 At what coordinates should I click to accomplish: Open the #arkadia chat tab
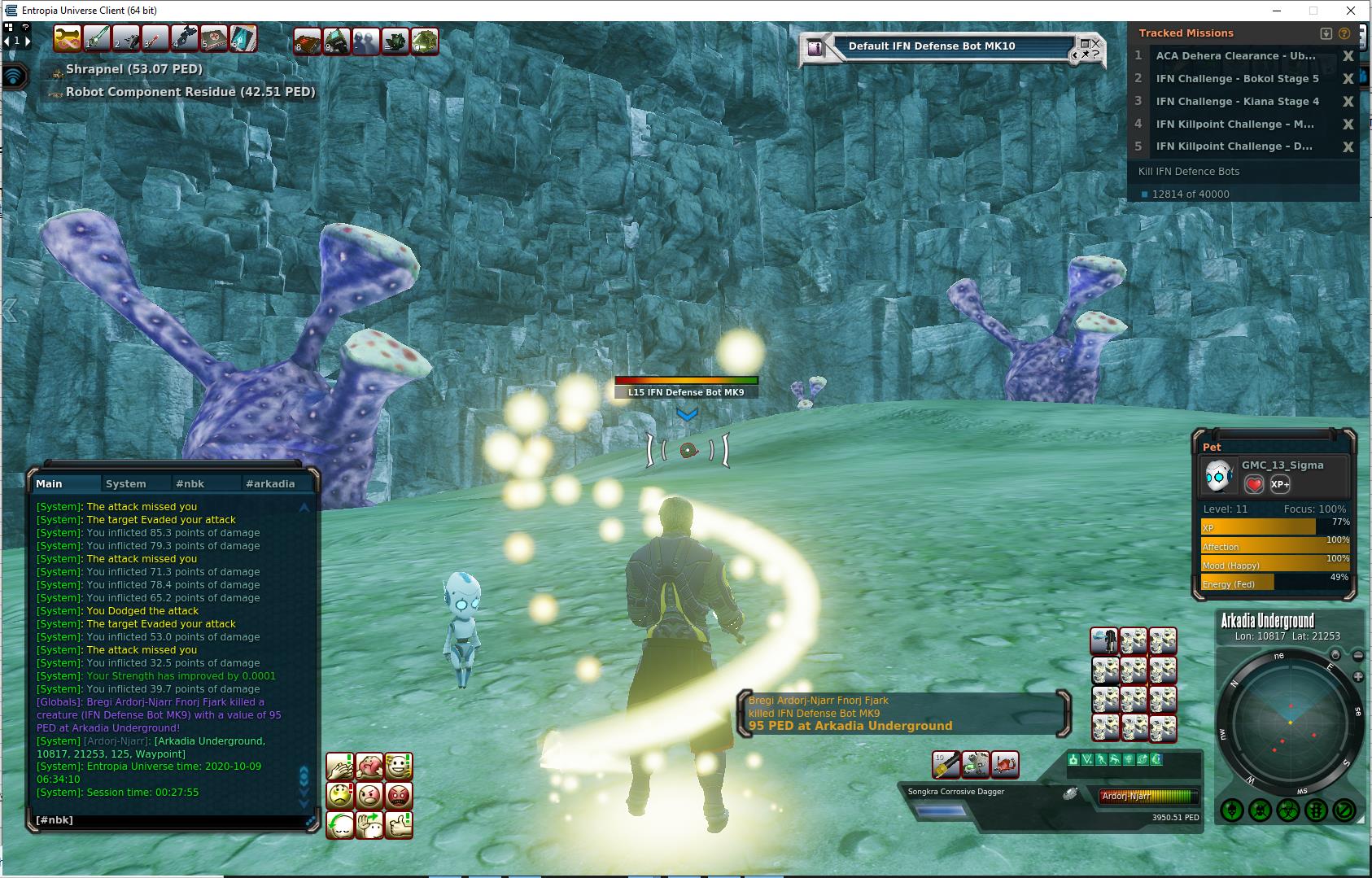270,483
